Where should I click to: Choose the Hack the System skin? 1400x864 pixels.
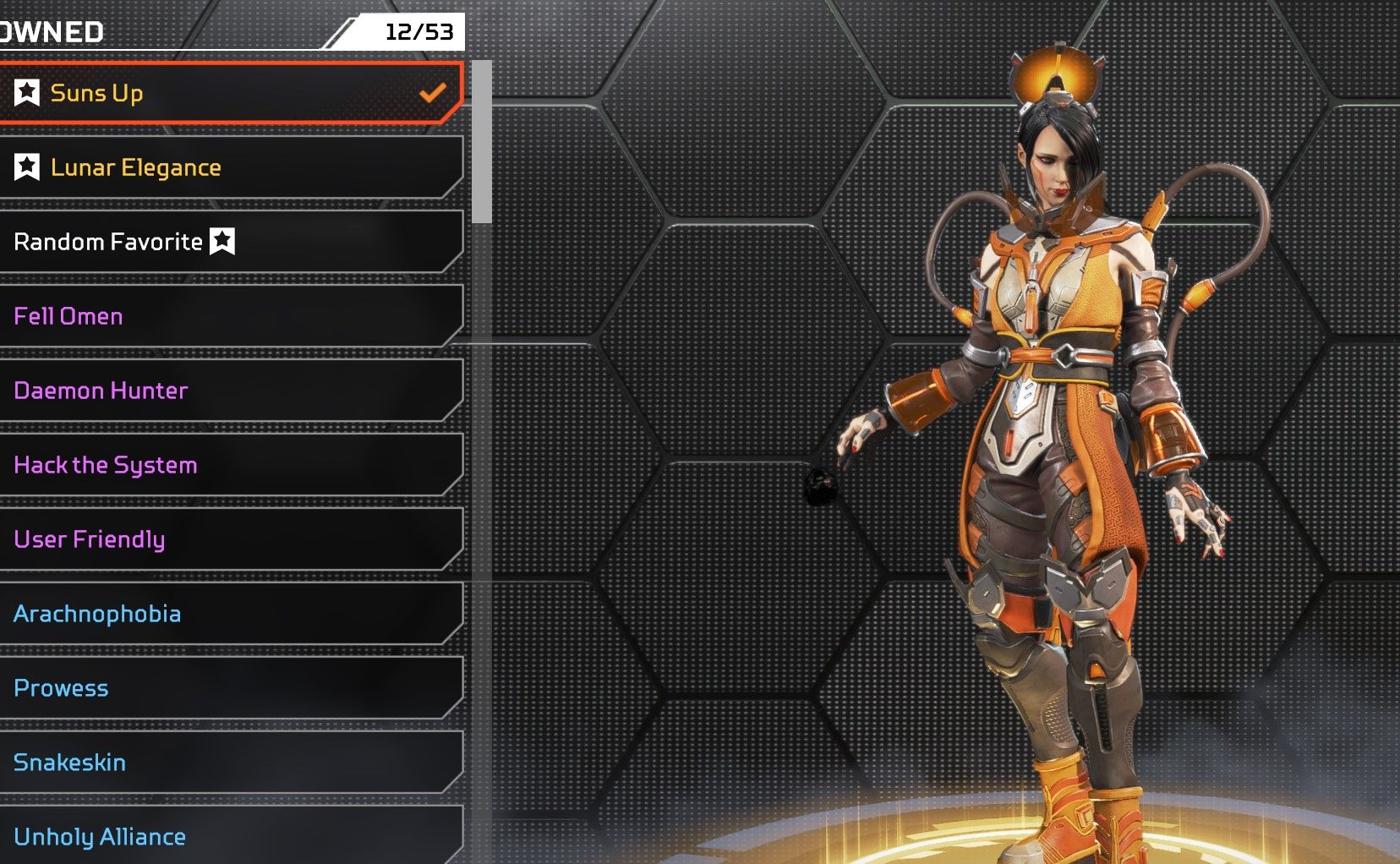coord(228,465)
